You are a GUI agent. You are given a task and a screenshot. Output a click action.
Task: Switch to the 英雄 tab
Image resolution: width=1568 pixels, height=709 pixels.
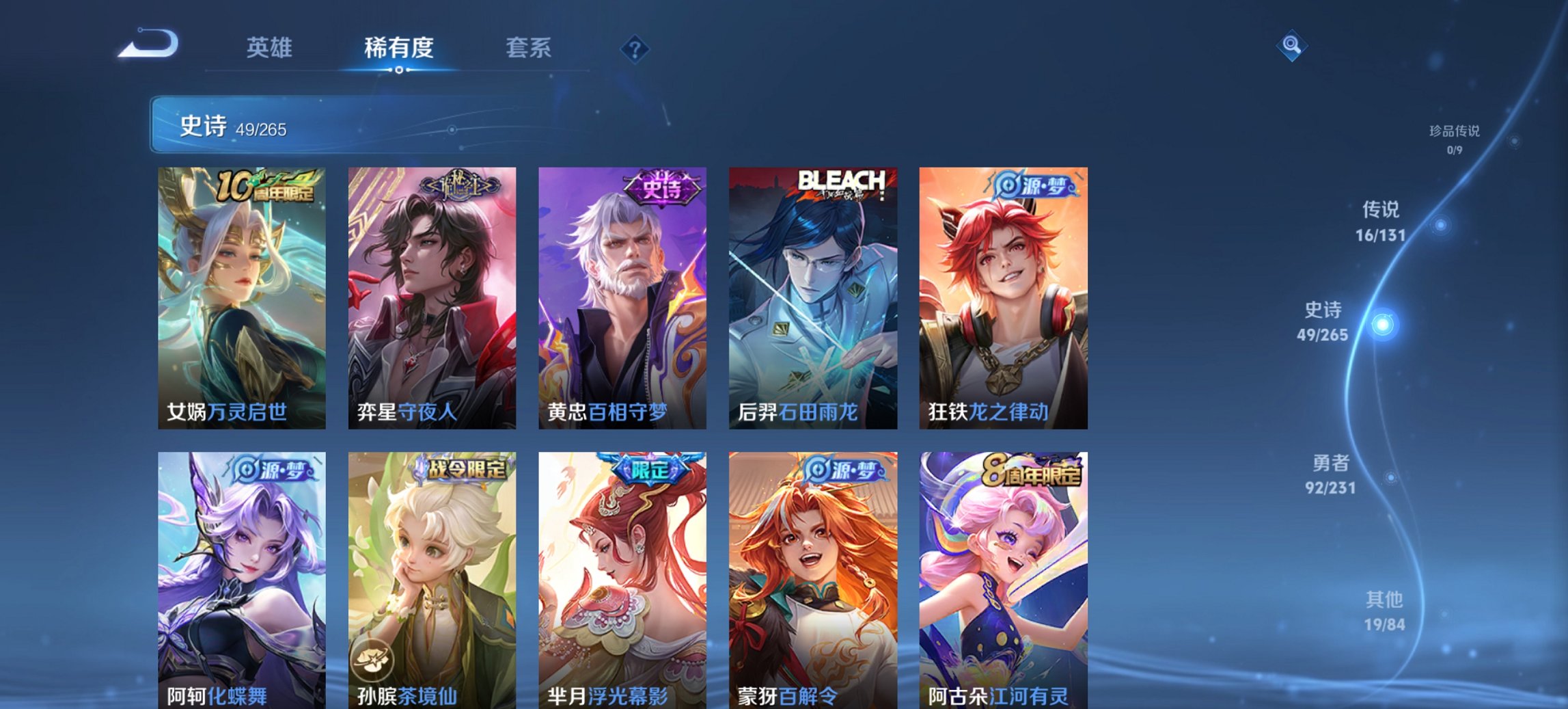point(270,48)
